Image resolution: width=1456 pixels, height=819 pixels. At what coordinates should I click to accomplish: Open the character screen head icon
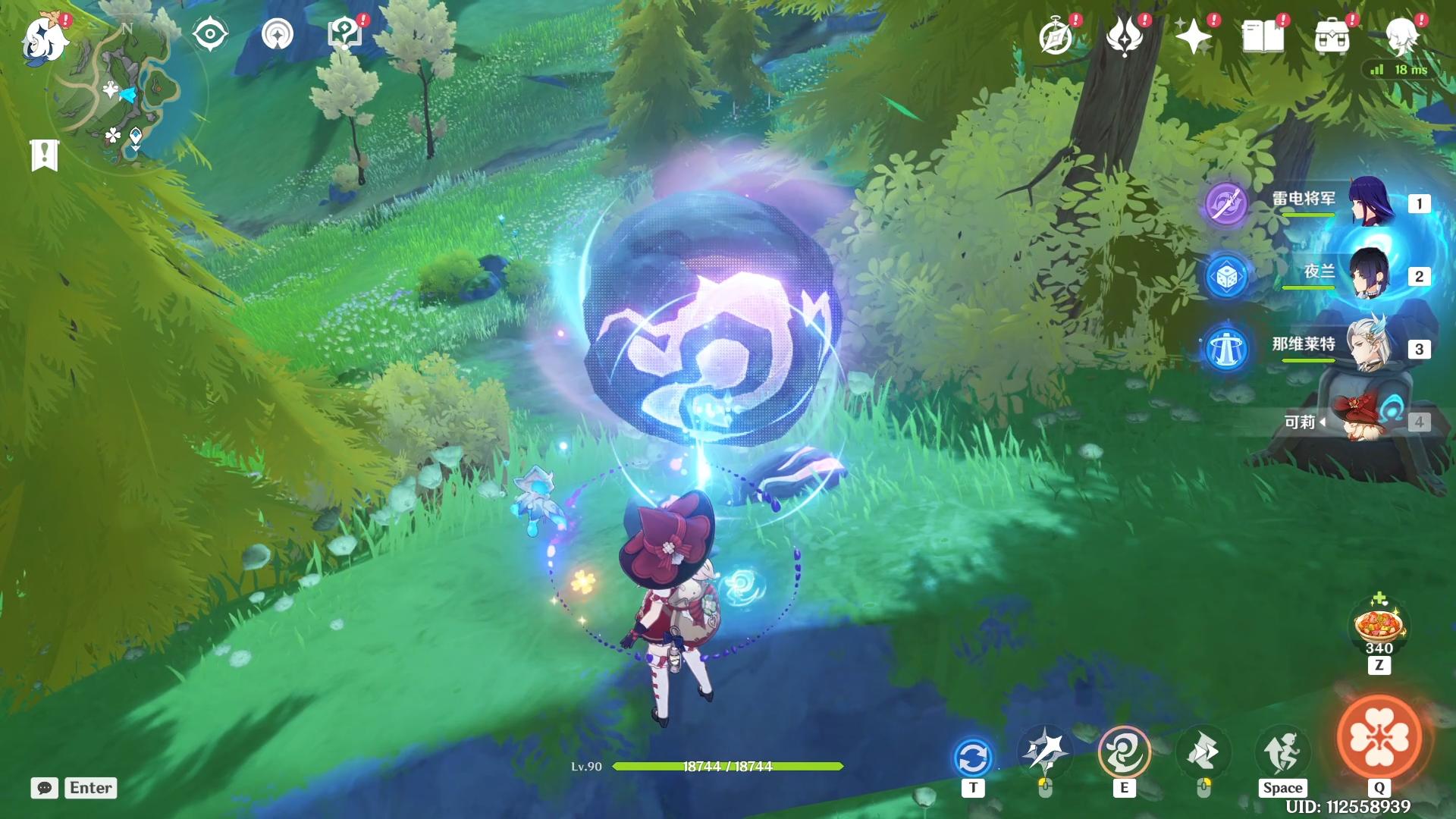tap(1401, 36)
